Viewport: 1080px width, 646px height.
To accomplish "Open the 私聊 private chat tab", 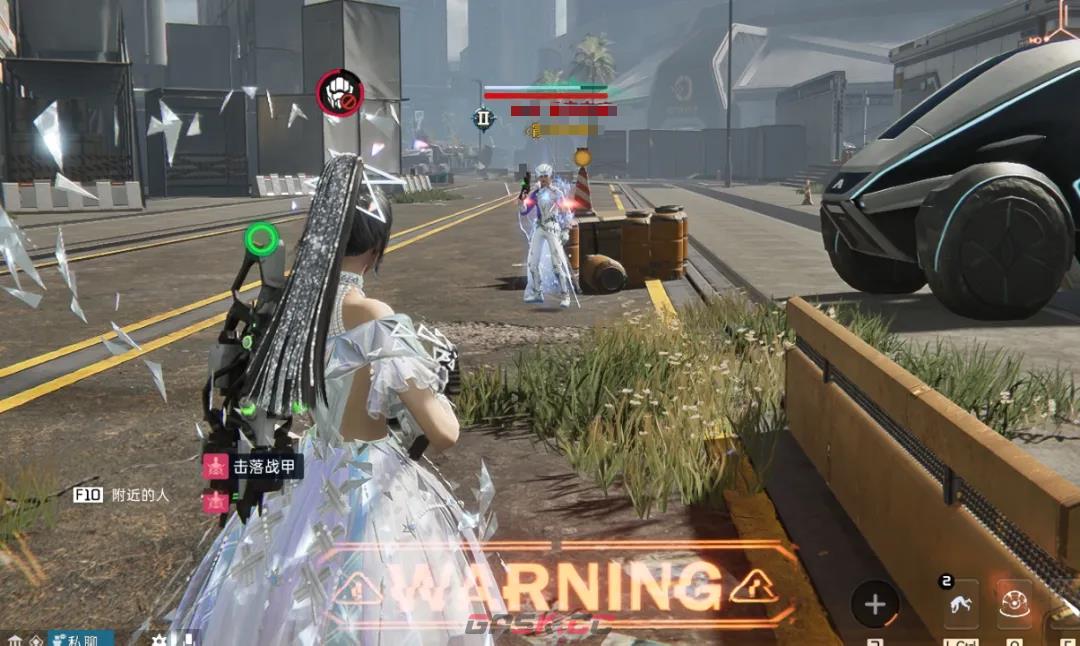I will [x=80, y=638].
